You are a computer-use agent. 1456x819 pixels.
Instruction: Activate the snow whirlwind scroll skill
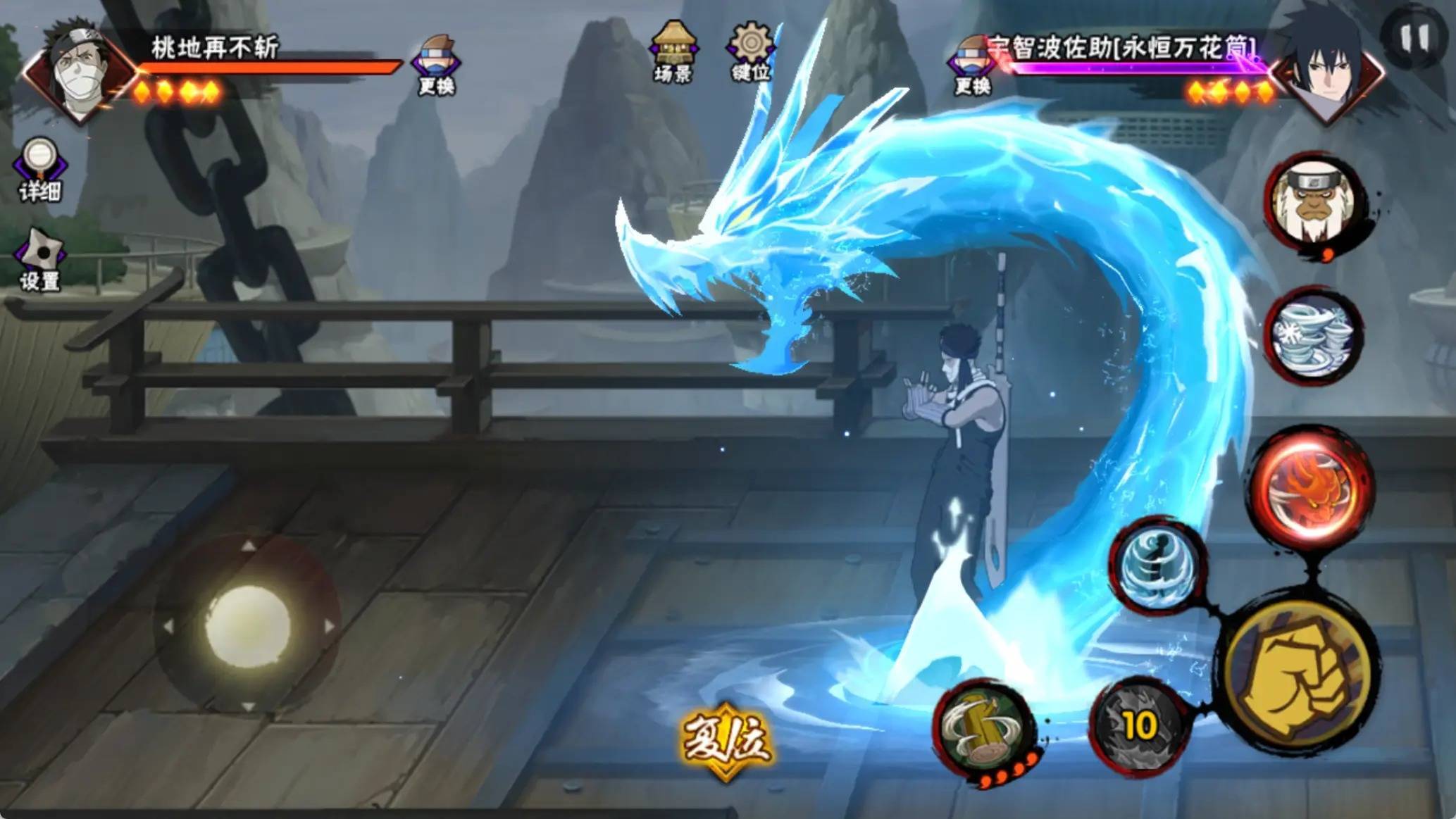pos(1313,335)
